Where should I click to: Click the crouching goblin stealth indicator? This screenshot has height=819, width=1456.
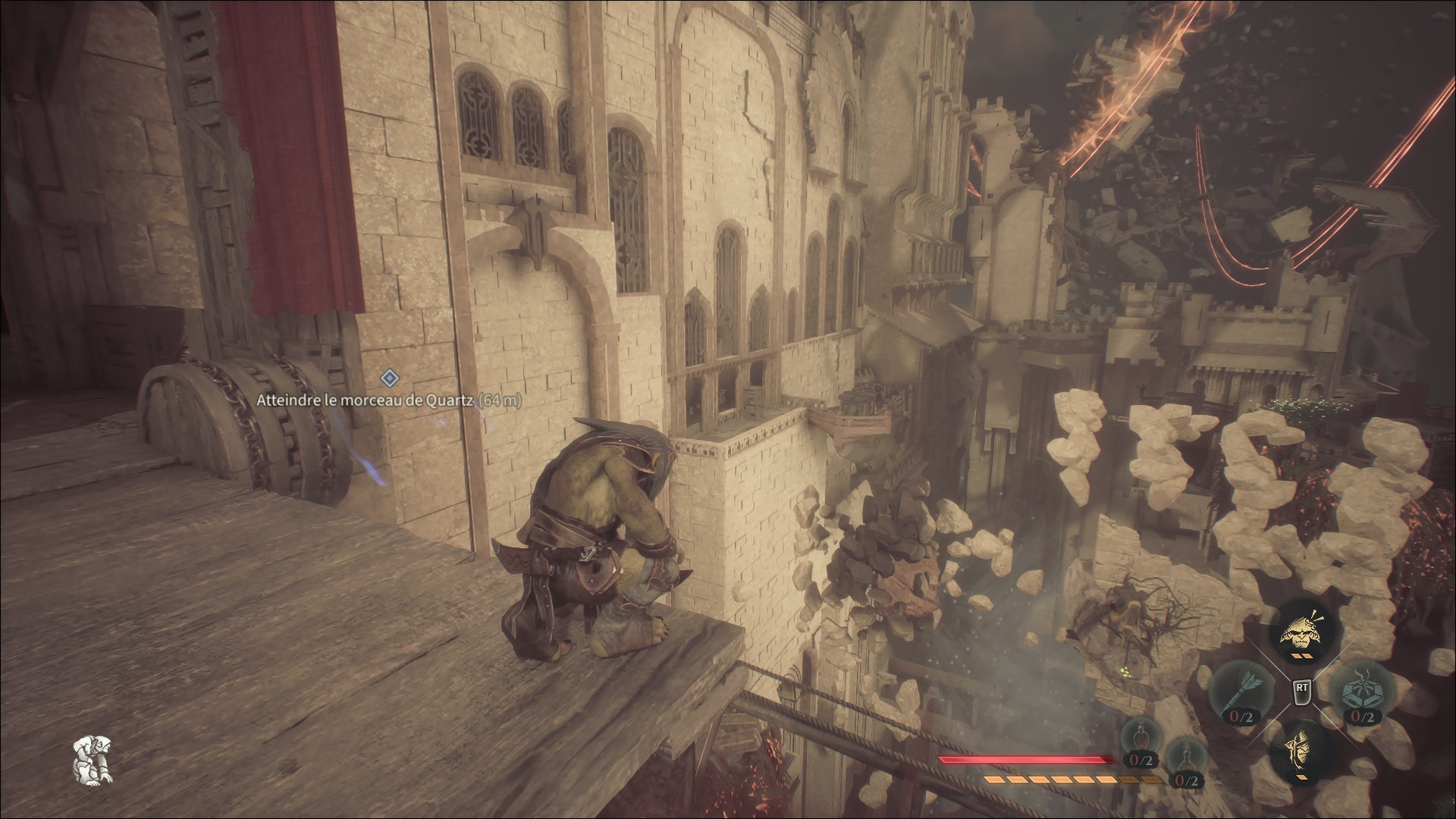pyautogui.click(x=92, y=761)
